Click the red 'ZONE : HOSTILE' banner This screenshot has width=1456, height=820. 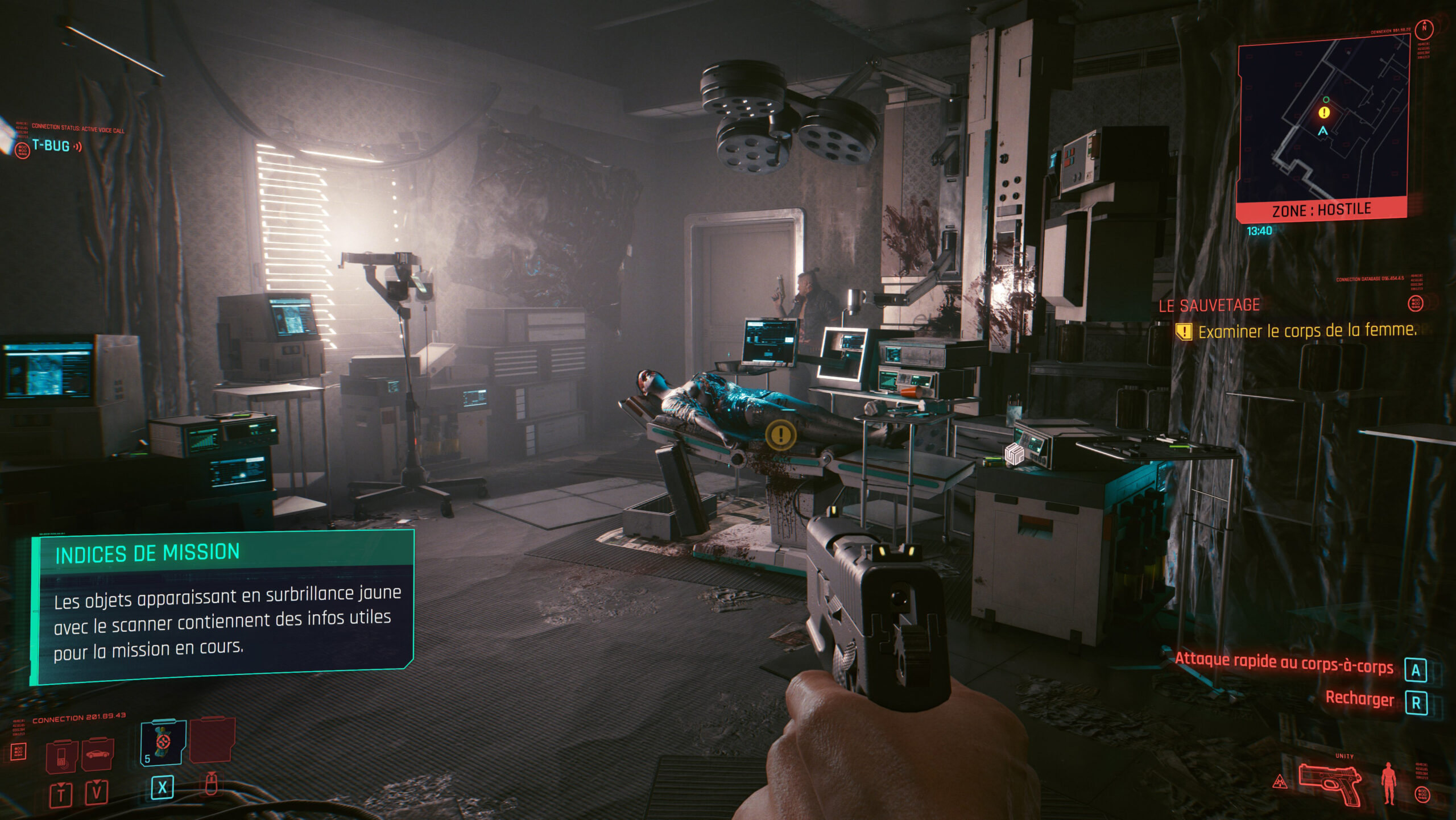(x=1321, y=210)
